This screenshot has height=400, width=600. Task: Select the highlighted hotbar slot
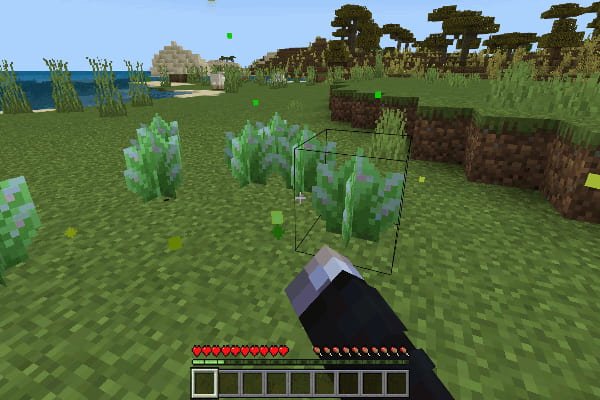[x=204, y=382]
